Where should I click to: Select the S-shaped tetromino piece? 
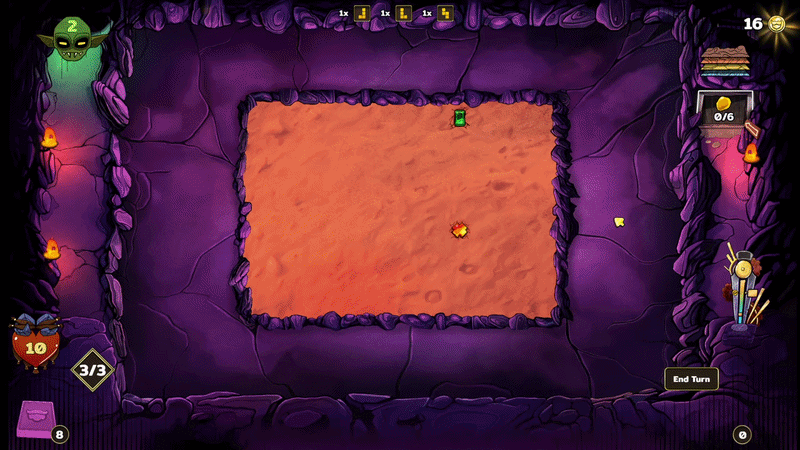[x=445, y=14]
